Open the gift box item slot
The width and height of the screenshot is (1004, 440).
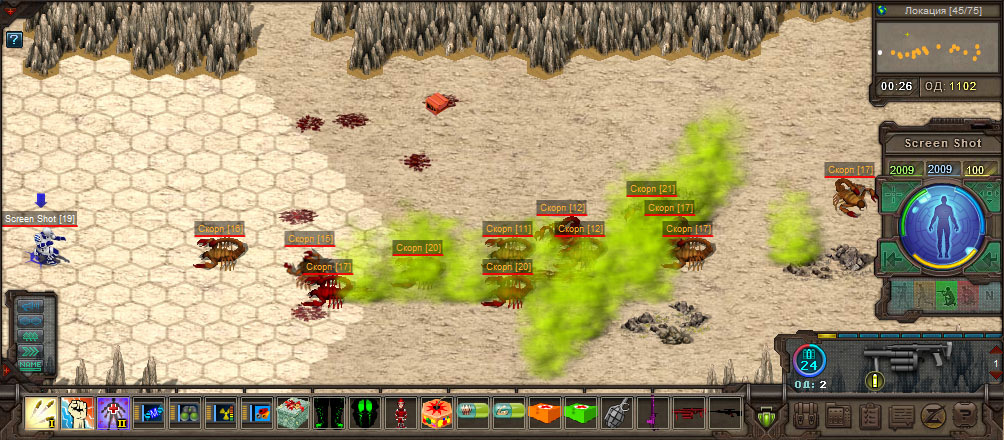coord(293,412)
